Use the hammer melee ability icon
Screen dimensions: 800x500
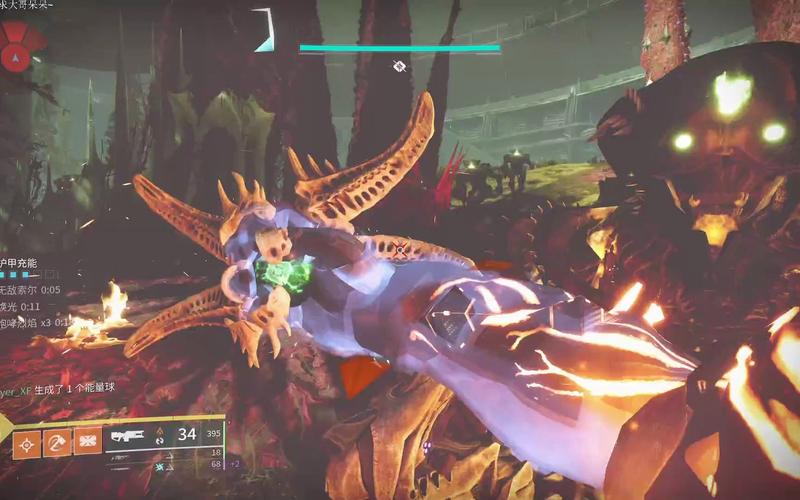pyautogui.click(x=58, y=442)
